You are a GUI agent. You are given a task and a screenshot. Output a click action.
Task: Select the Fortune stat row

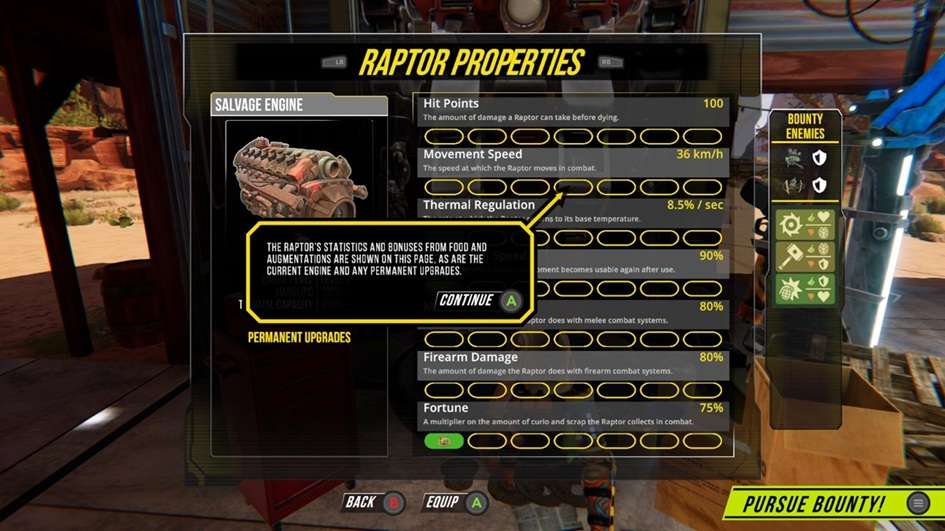coord(573,414)
